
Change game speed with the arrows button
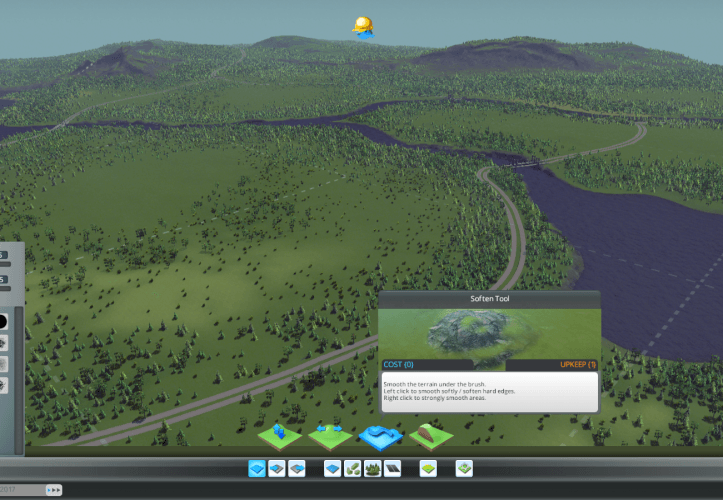tap(55, 490)
